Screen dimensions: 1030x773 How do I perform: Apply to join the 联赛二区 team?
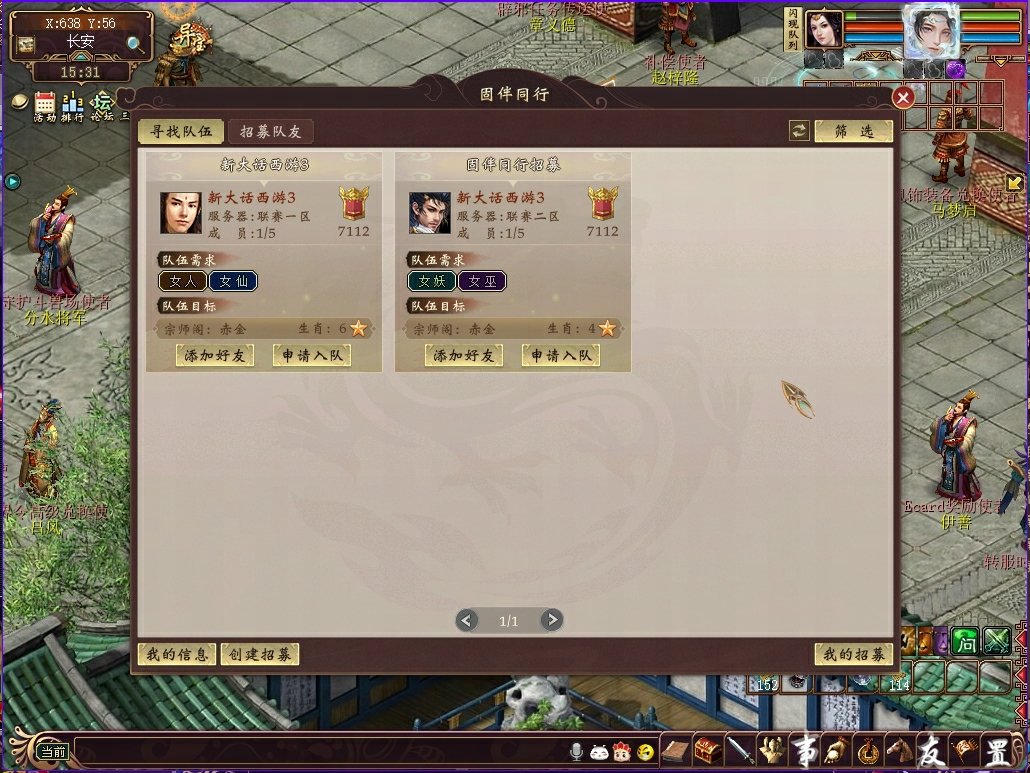point(560,355)
